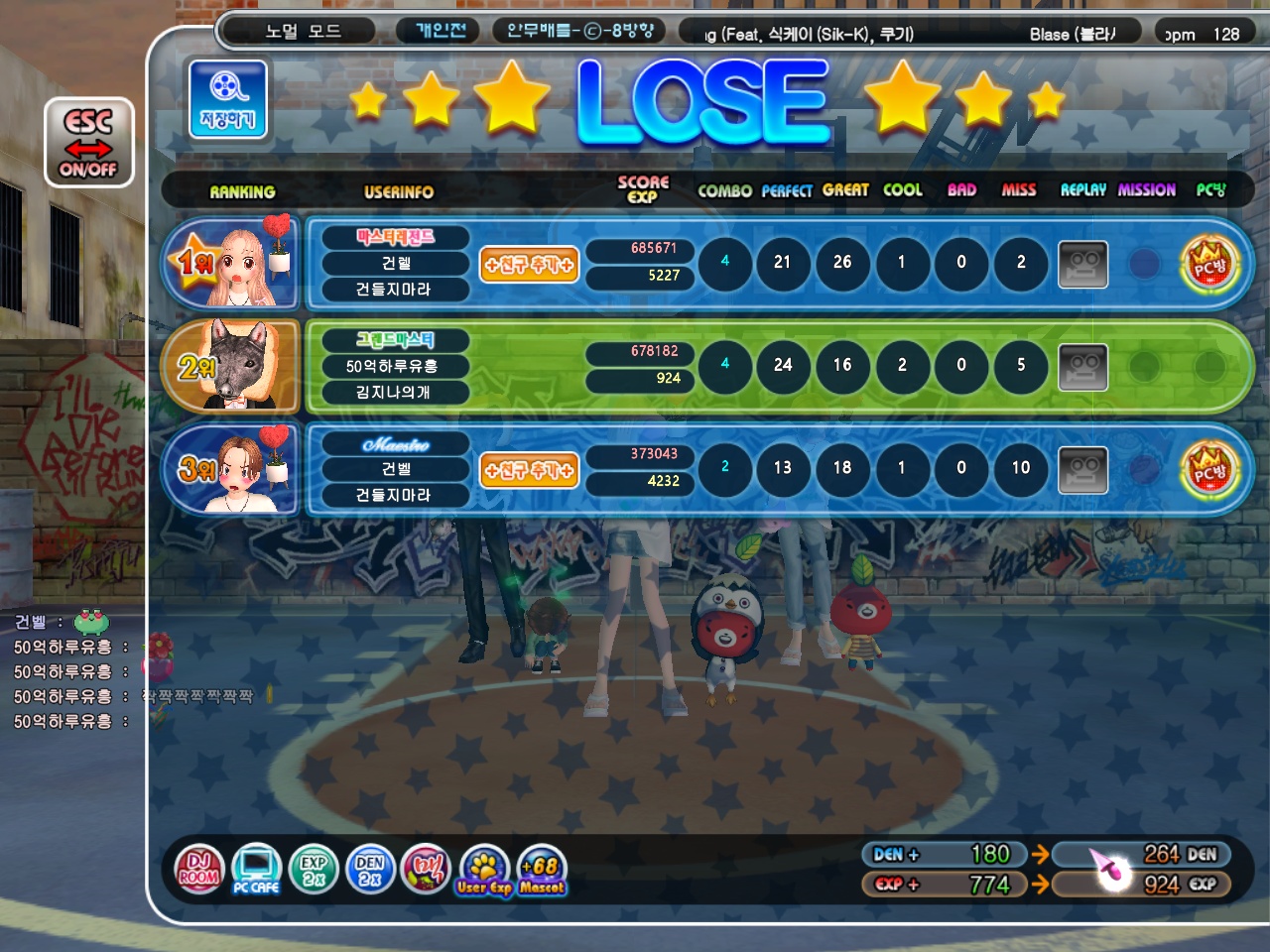Screen dimensions: 1270x952
Task: Open the replay camera for first-place row
Action: click(1082, 265)
